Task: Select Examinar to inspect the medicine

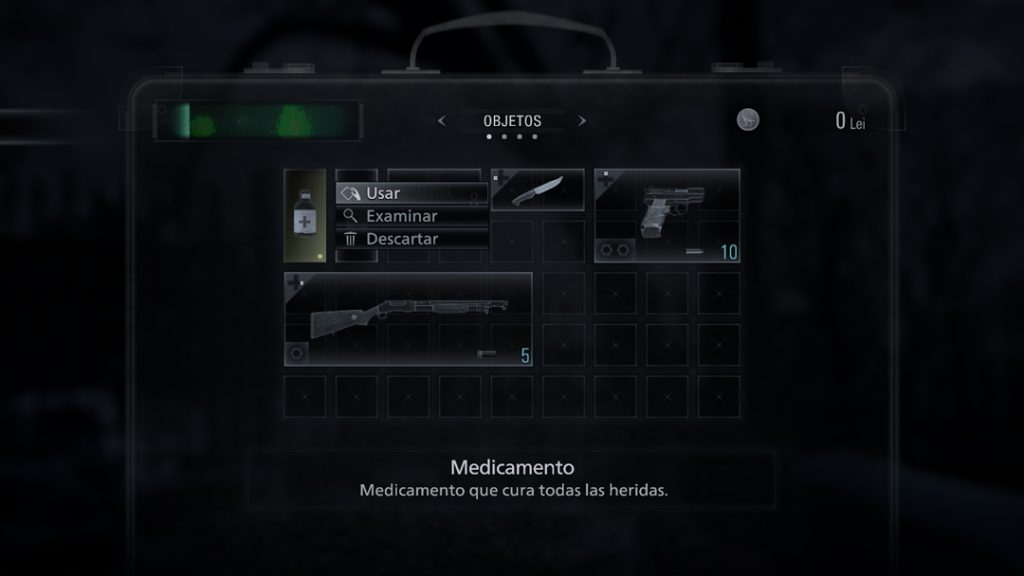Action: tap(411, 216)
